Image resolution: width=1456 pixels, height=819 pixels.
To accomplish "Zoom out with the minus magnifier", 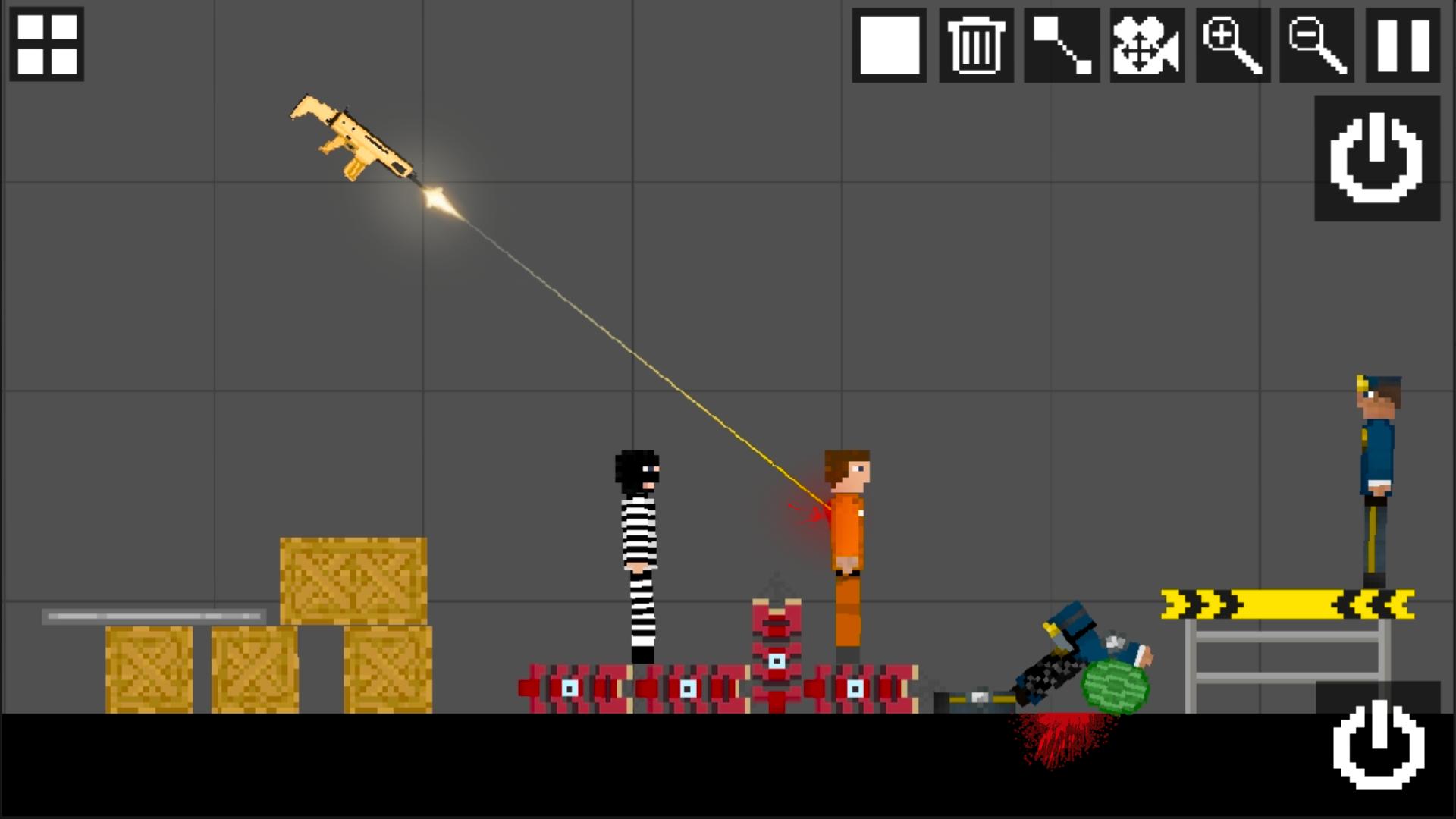I will click(1316, 45).
